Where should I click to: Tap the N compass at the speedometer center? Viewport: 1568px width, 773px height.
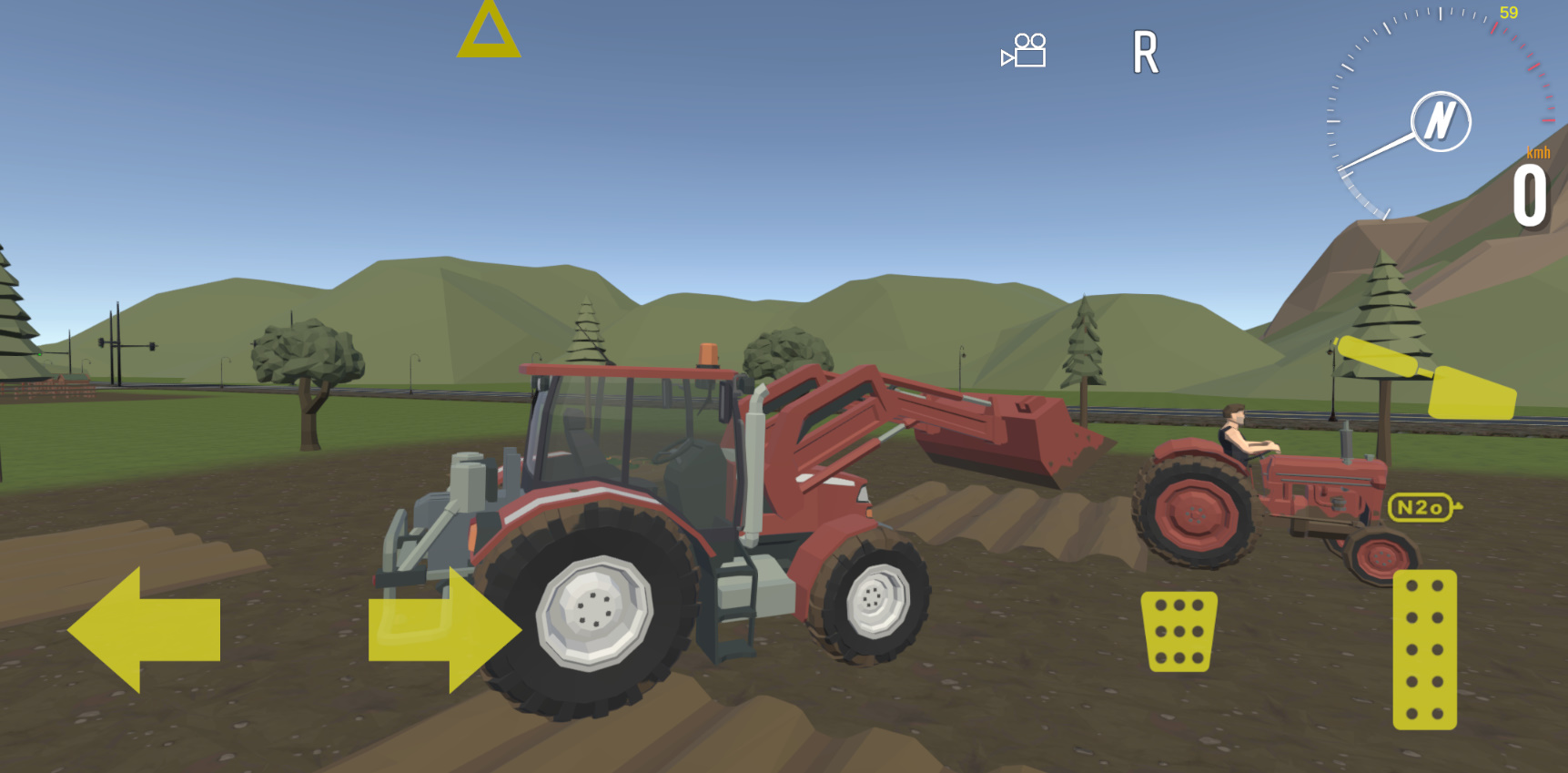click(1439, 121)
